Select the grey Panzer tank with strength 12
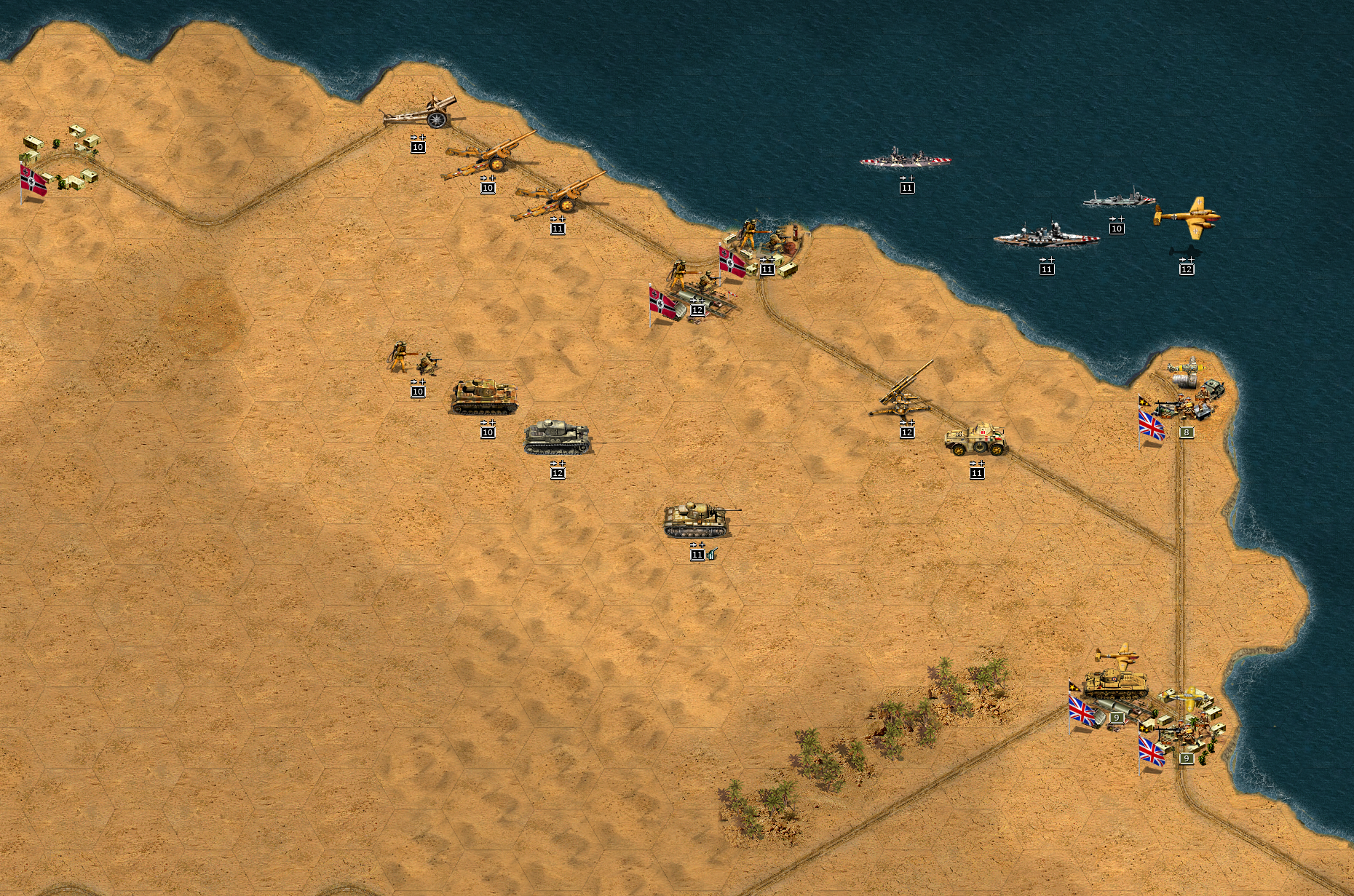Screen dimensions: 1354x896 (557, 437)
